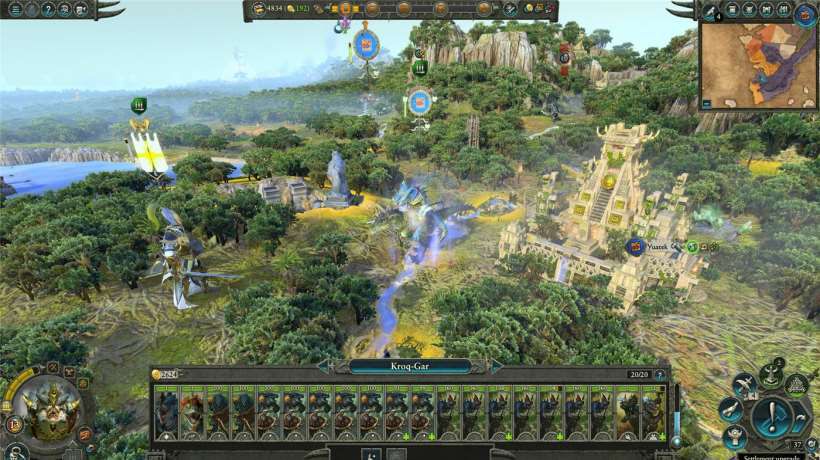Screen dimensions: 820x460
Task: Open the skull-shaped orders button
Action: pos(769,374)
